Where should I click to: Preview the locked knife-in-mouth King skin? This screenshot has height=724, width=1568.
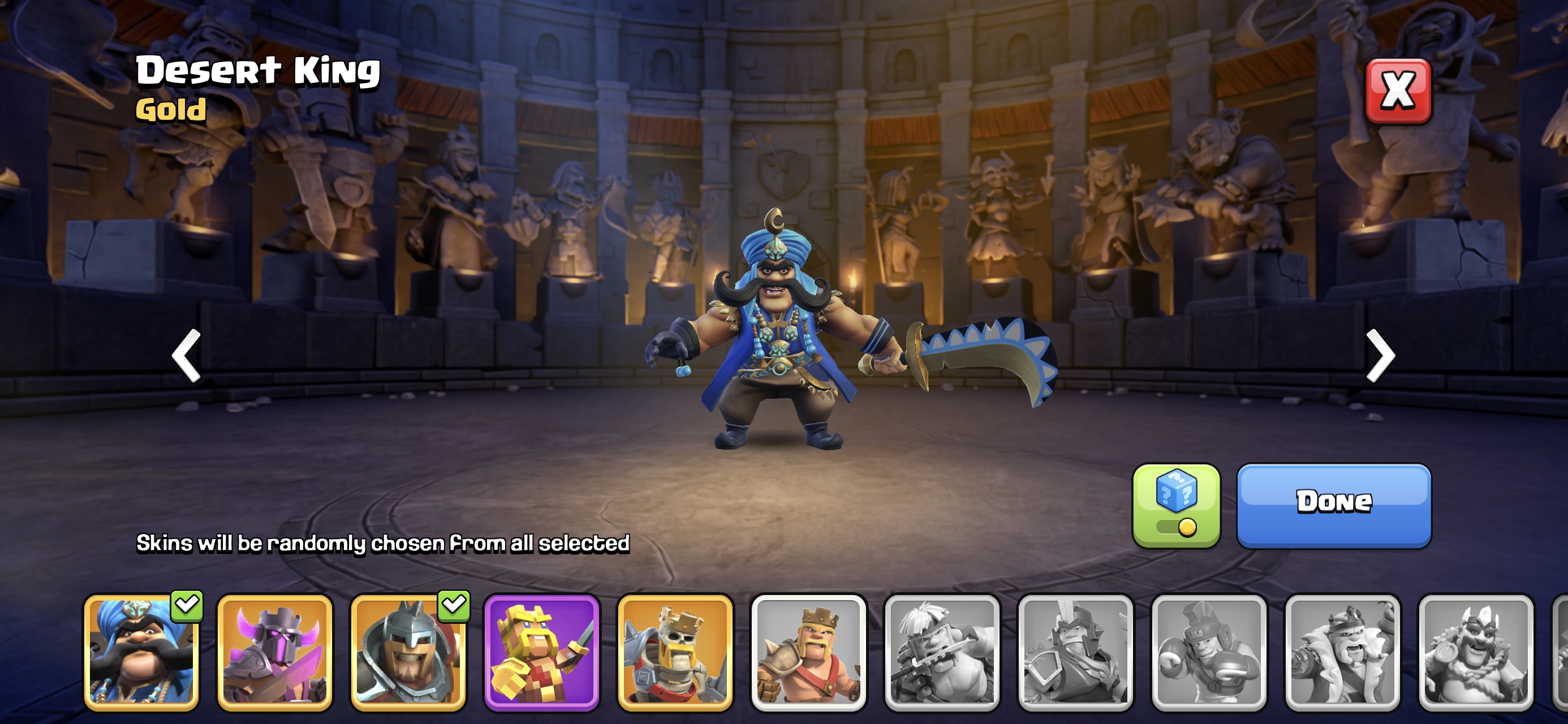[942, 653]
